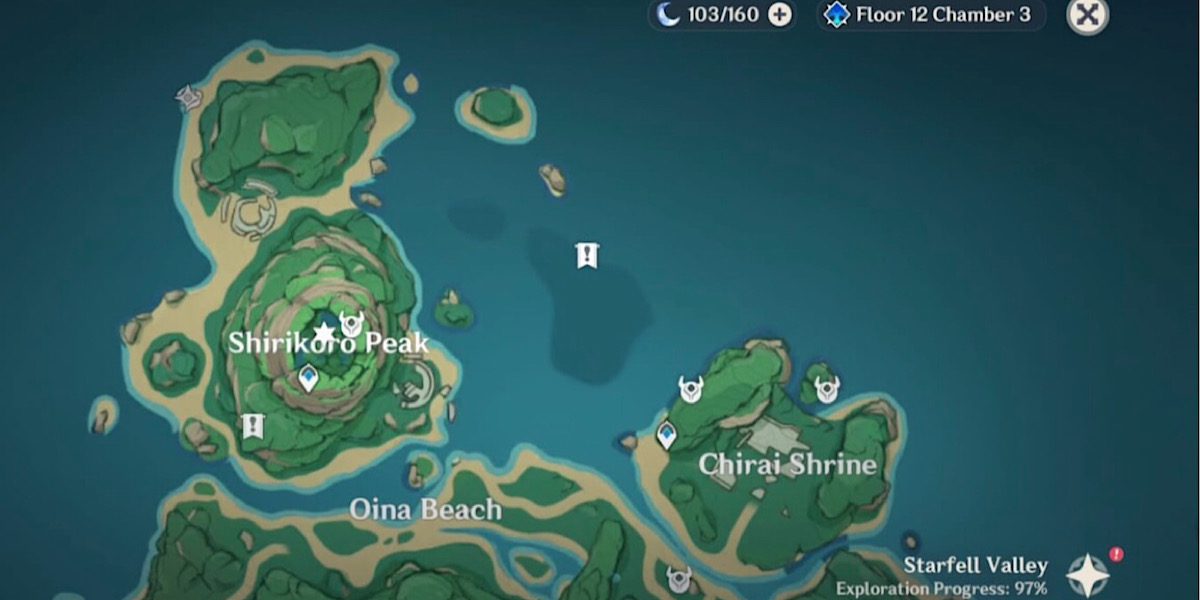Select the teleport waypoint beside Chirai Shrine
This screenshot has height=600, width=1200.
point(666,434)
